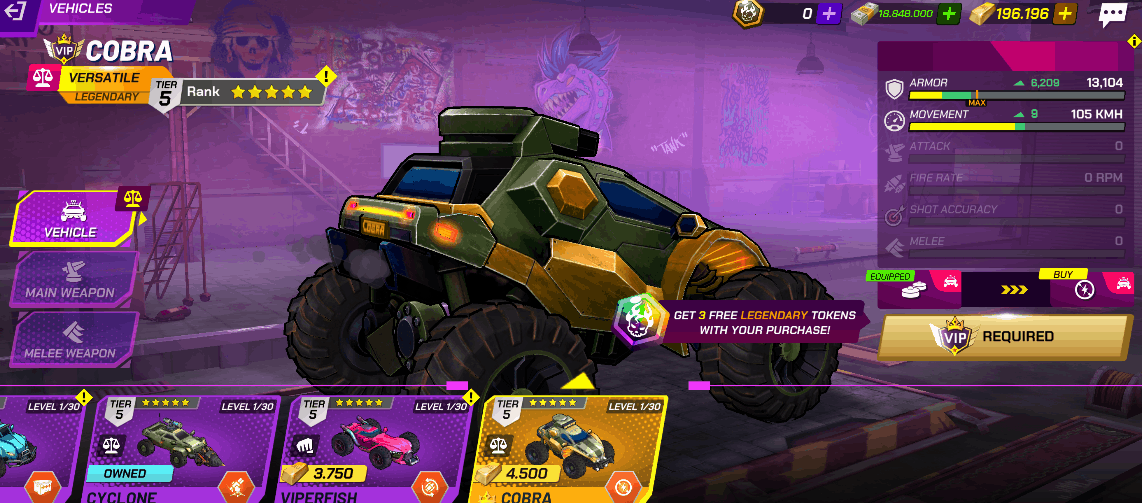The width and height of the screenshot is (1142, 503).
Task: Show the Equipped comparison tab
Action: point(912,288)
